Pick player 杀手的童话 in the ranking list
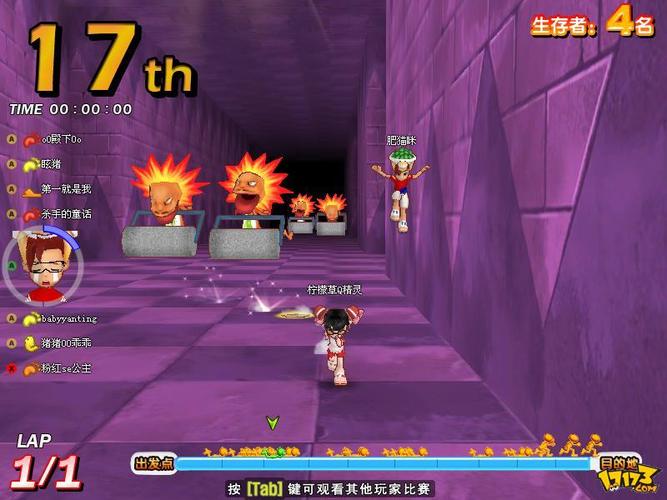The height and width of the screenshot is (500, 667). point(65,214)
